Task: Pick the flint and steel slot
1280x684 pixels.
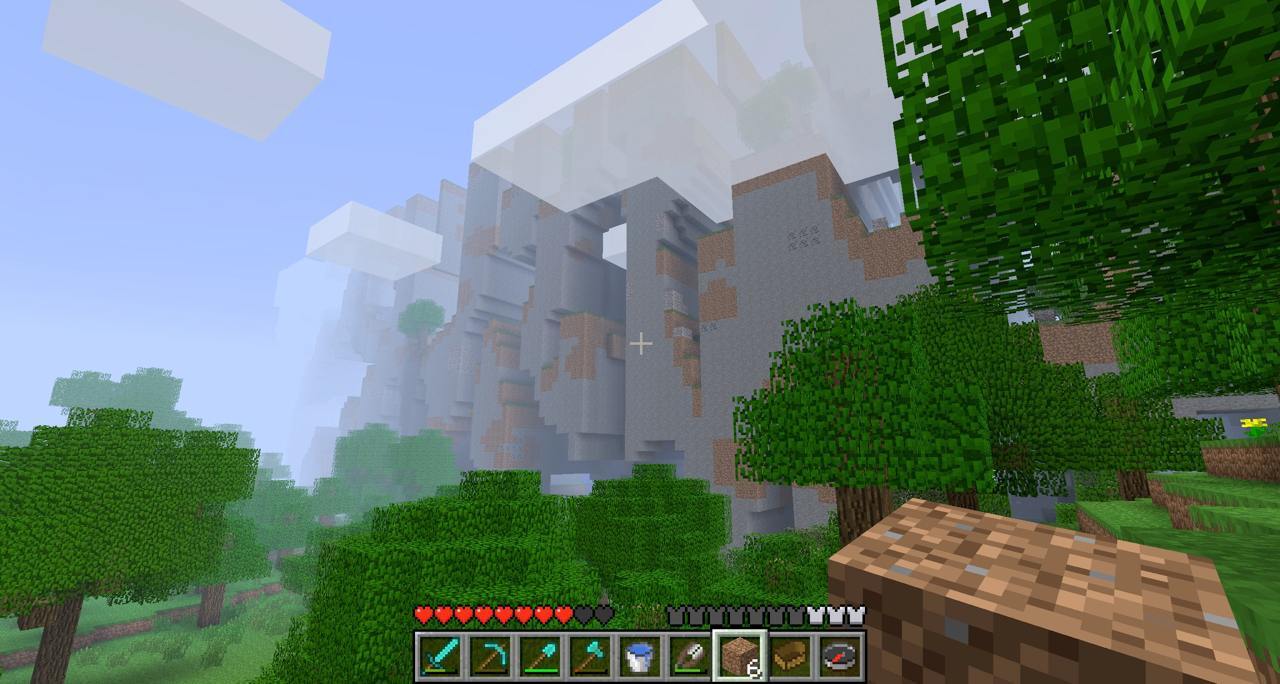Action: tap(689, 656)
